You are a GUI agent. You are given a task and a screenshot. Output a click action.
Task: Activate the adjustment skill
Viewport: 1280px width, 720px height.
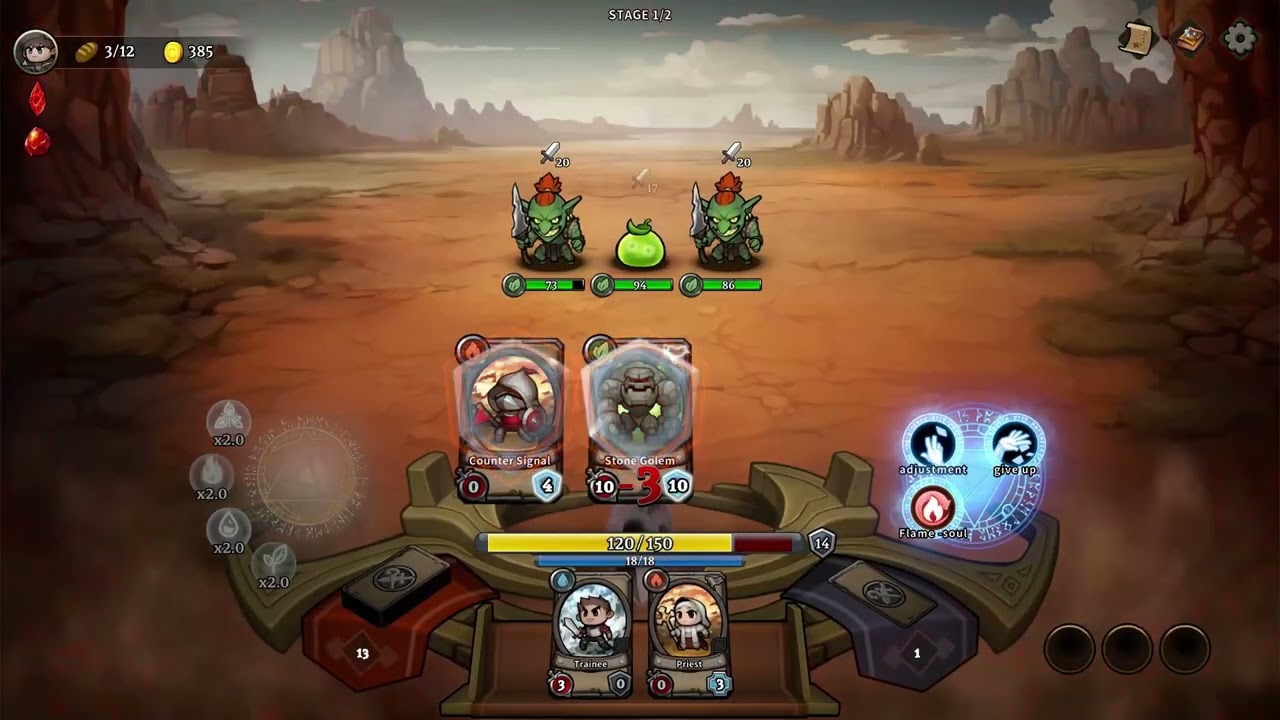pos(932,442)
